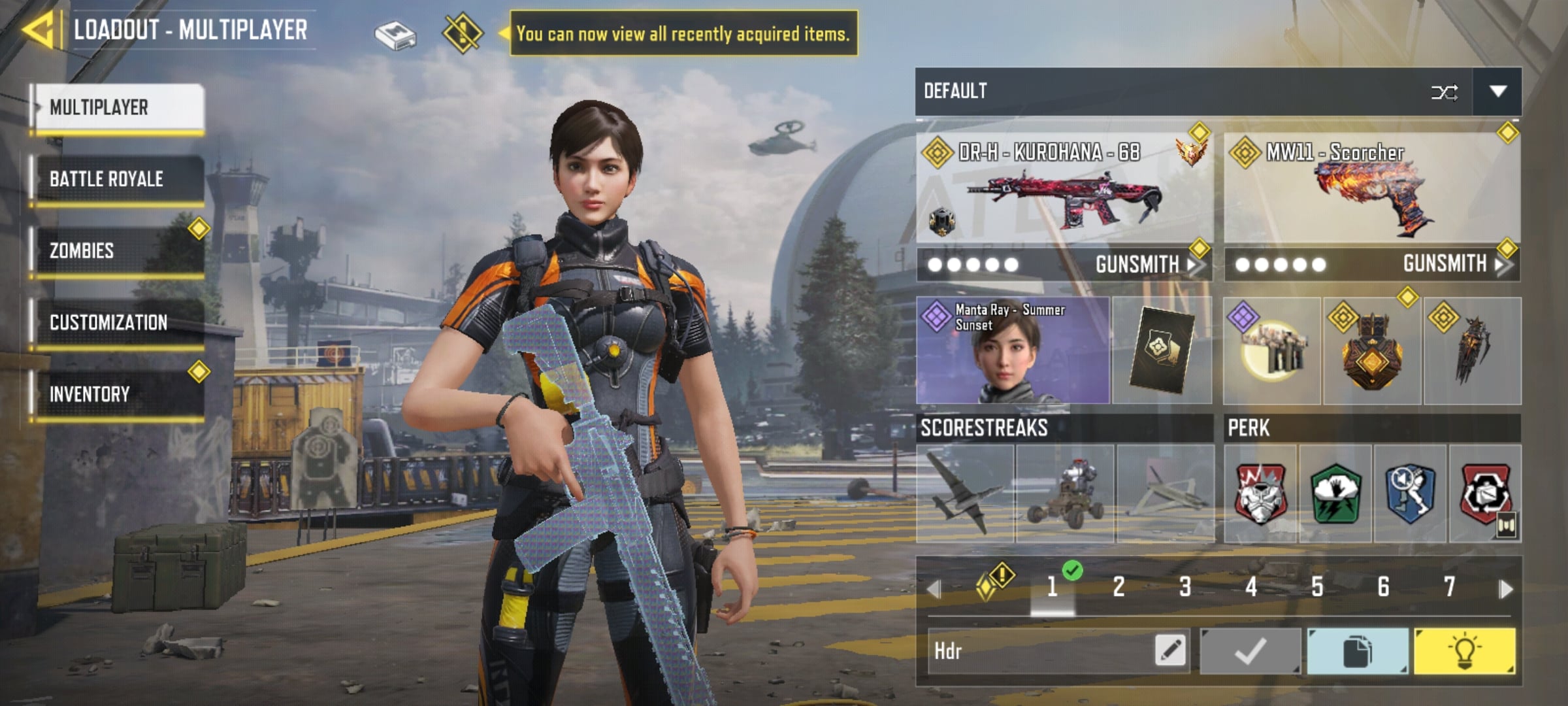This screenshot has height=706, width=1568.
Task: Edit the Hdr loadout name
Action: [x=1169, y=651]
